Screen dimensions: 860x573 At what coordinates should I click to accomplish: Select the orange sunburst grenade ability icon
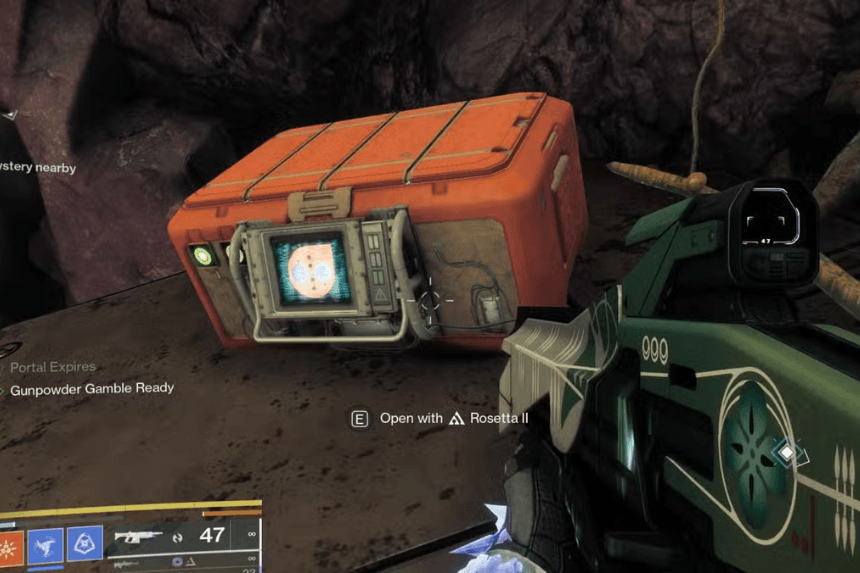pyautogui.click(x=8, y=543)
